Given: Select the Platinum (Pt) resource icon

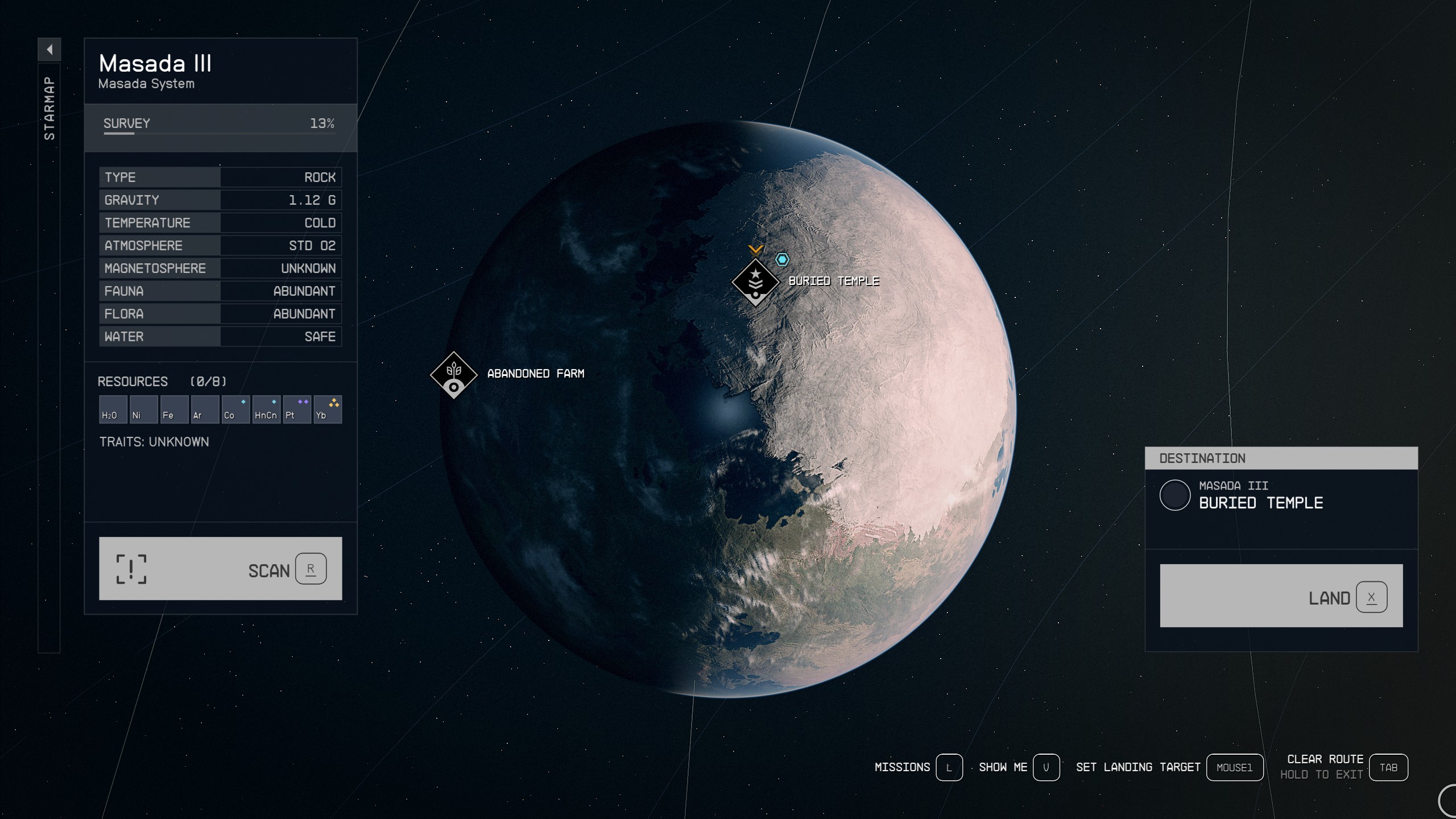Looking at the screenshot, I should coord(297,409).
